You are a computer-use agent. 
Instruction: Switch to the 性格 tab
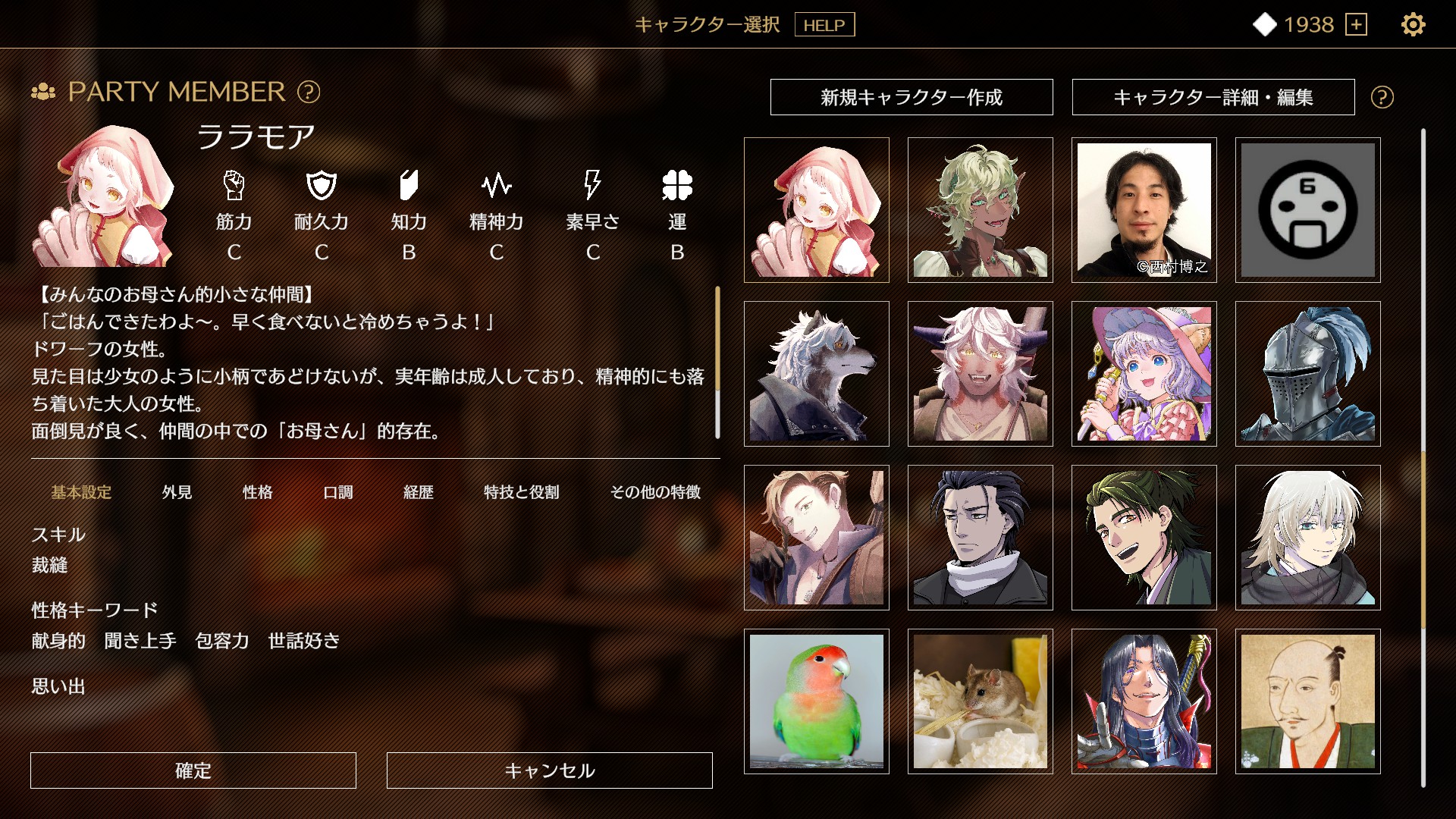coord(258,492)
